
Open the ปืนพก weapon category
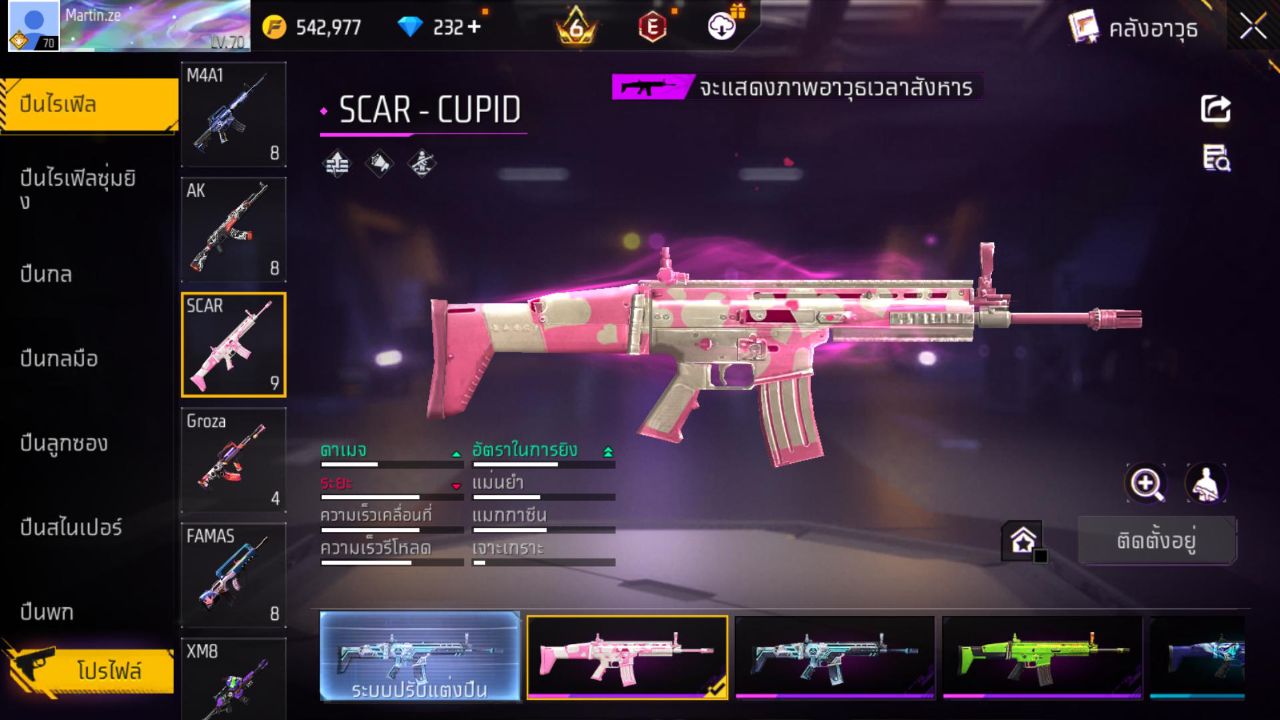pyautogui.click(x=45, y=611)
